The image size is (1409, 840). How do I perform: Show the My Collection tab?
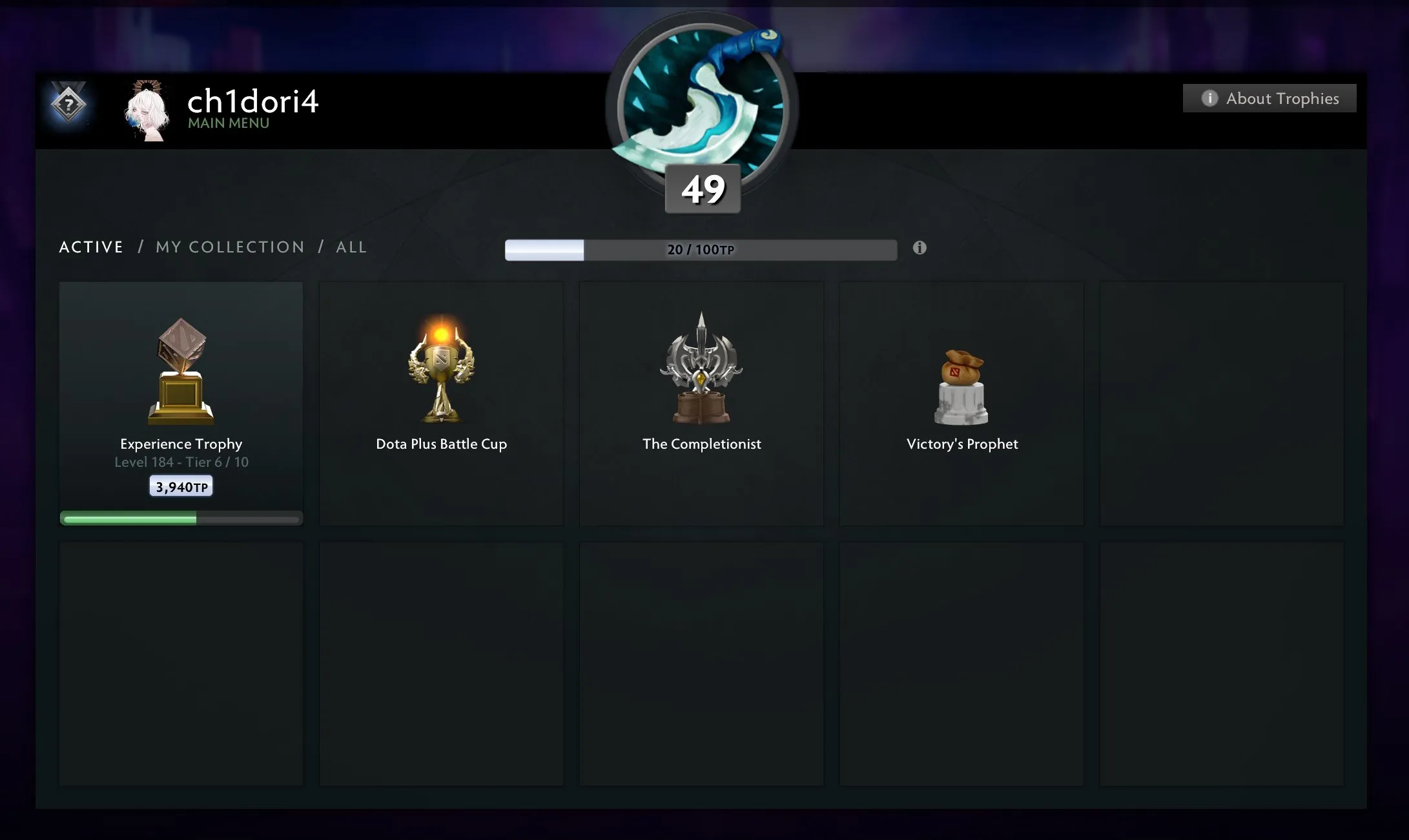point(230,247)
